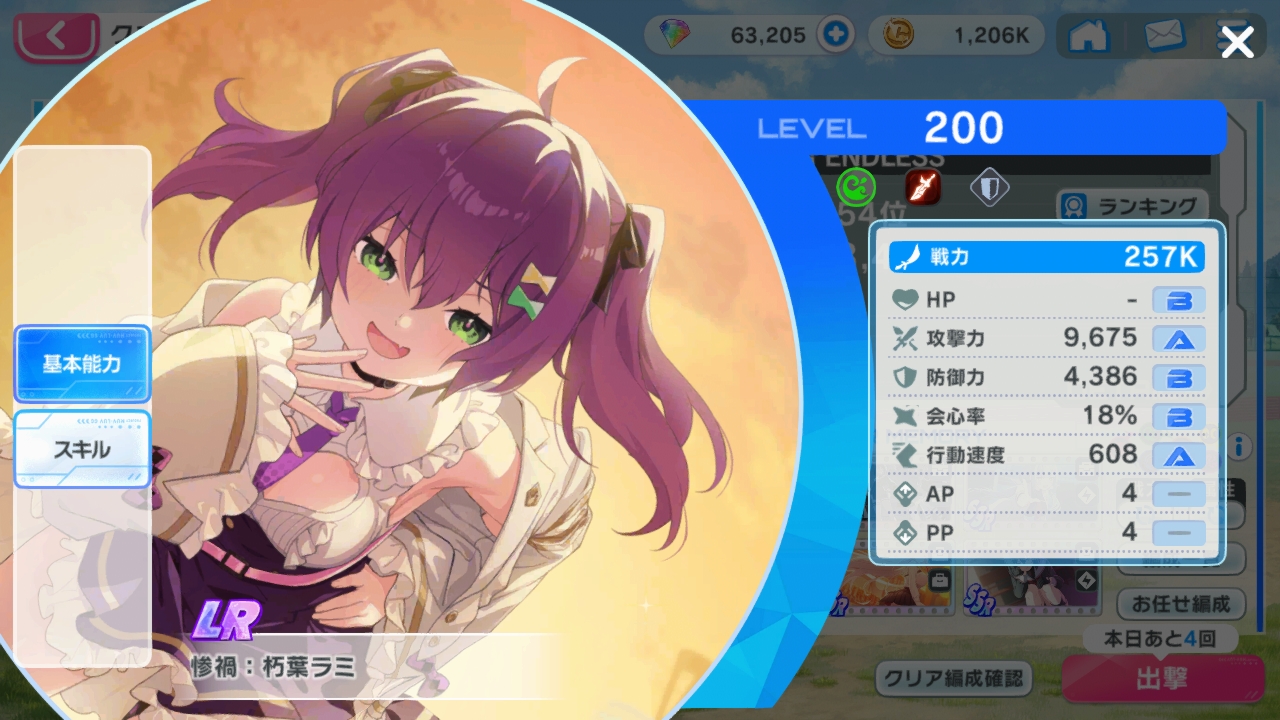Open the スキル tab

point(82,449)
